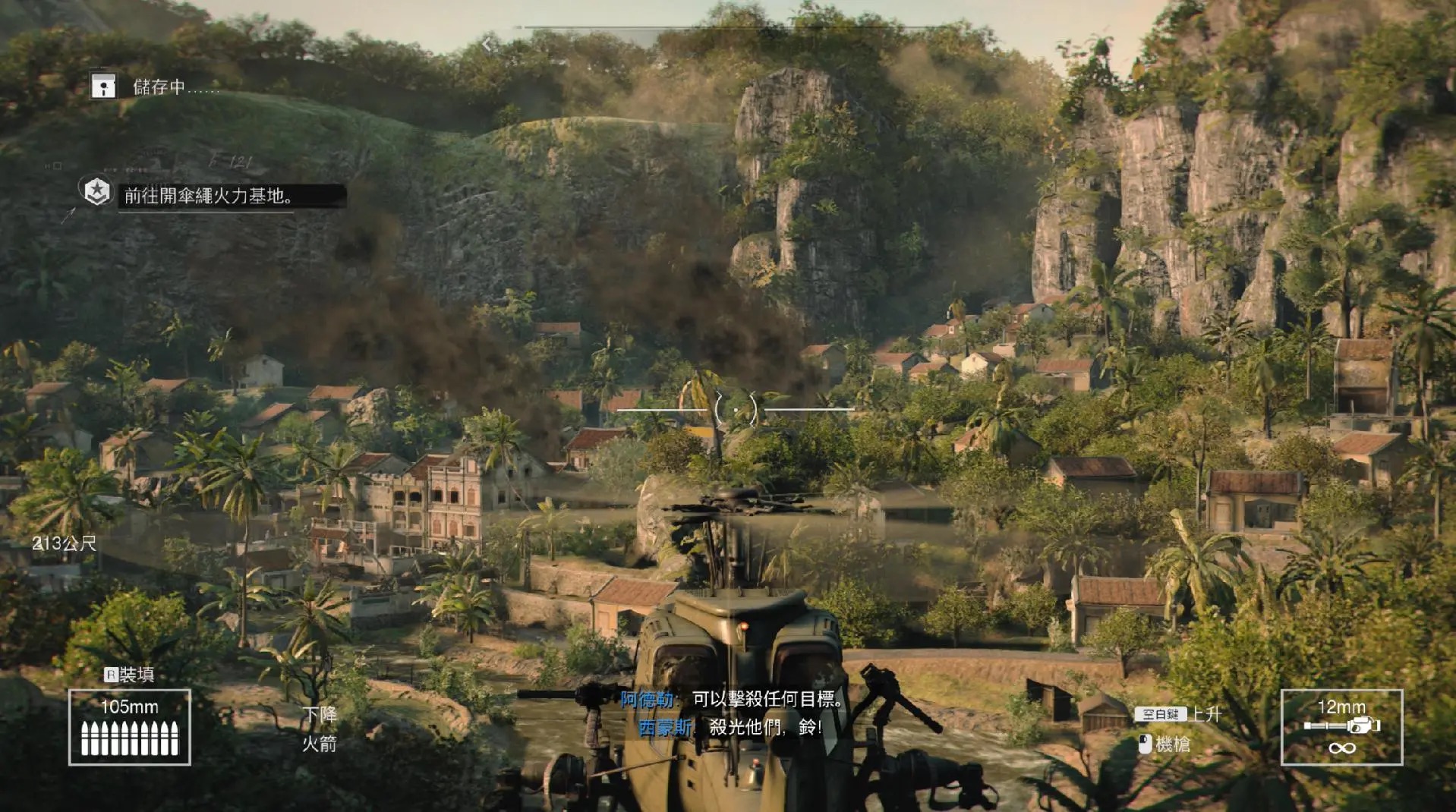Image resolution: width=1456 pixels, height=812 pixels.
Task: Select the 105mm rocket weapon panel
Action: [130, 727]
